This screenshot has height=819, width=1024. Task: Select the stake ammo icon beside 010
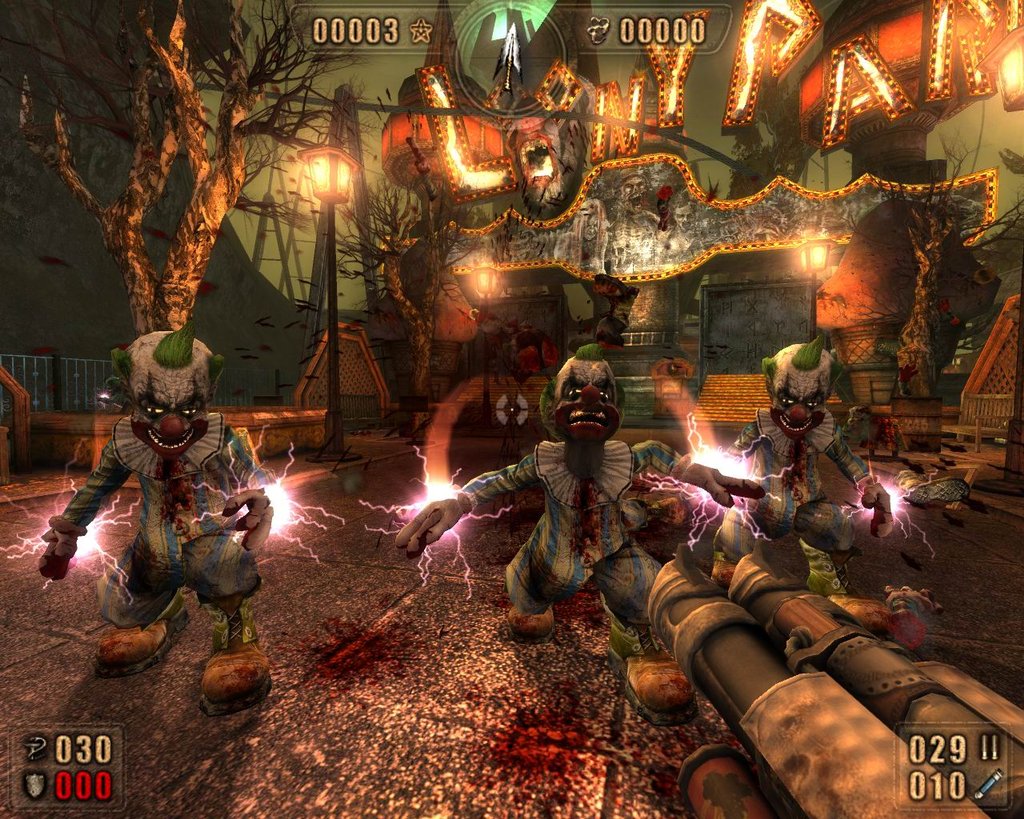989,785
